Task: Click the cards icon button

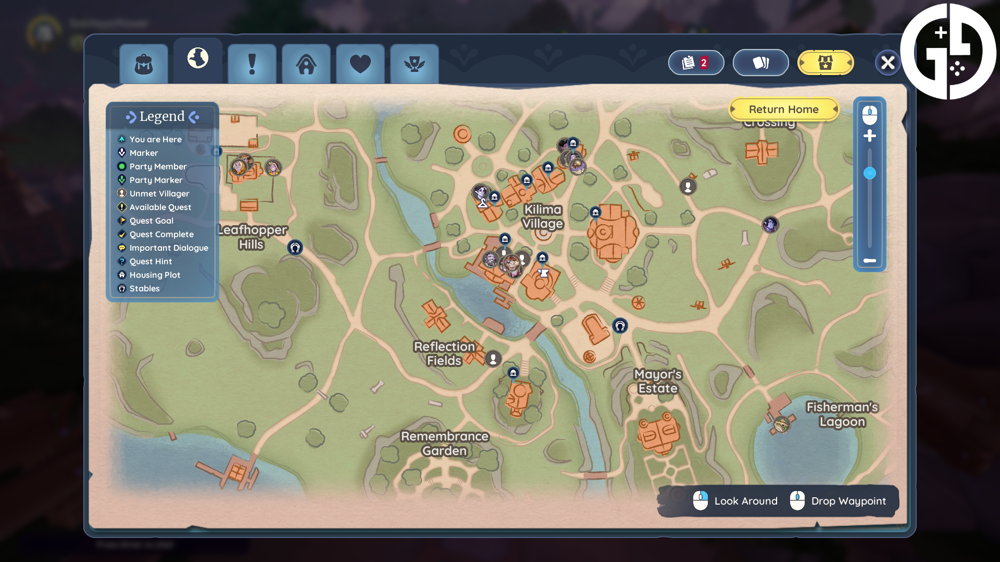Action: pyautogui.click(x=760, y=63)
